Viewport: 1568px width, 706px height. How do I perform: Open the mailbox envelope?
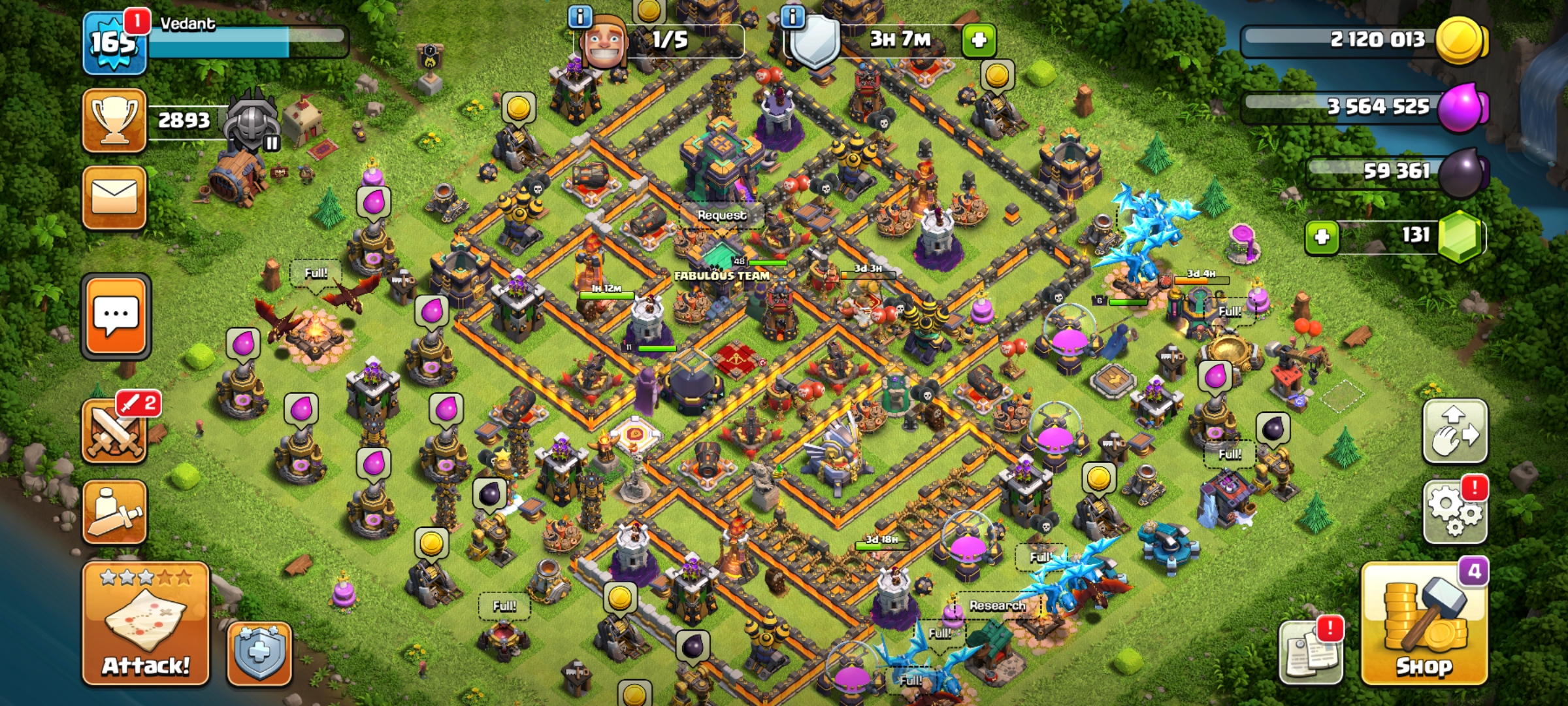[x=114, y=197]
